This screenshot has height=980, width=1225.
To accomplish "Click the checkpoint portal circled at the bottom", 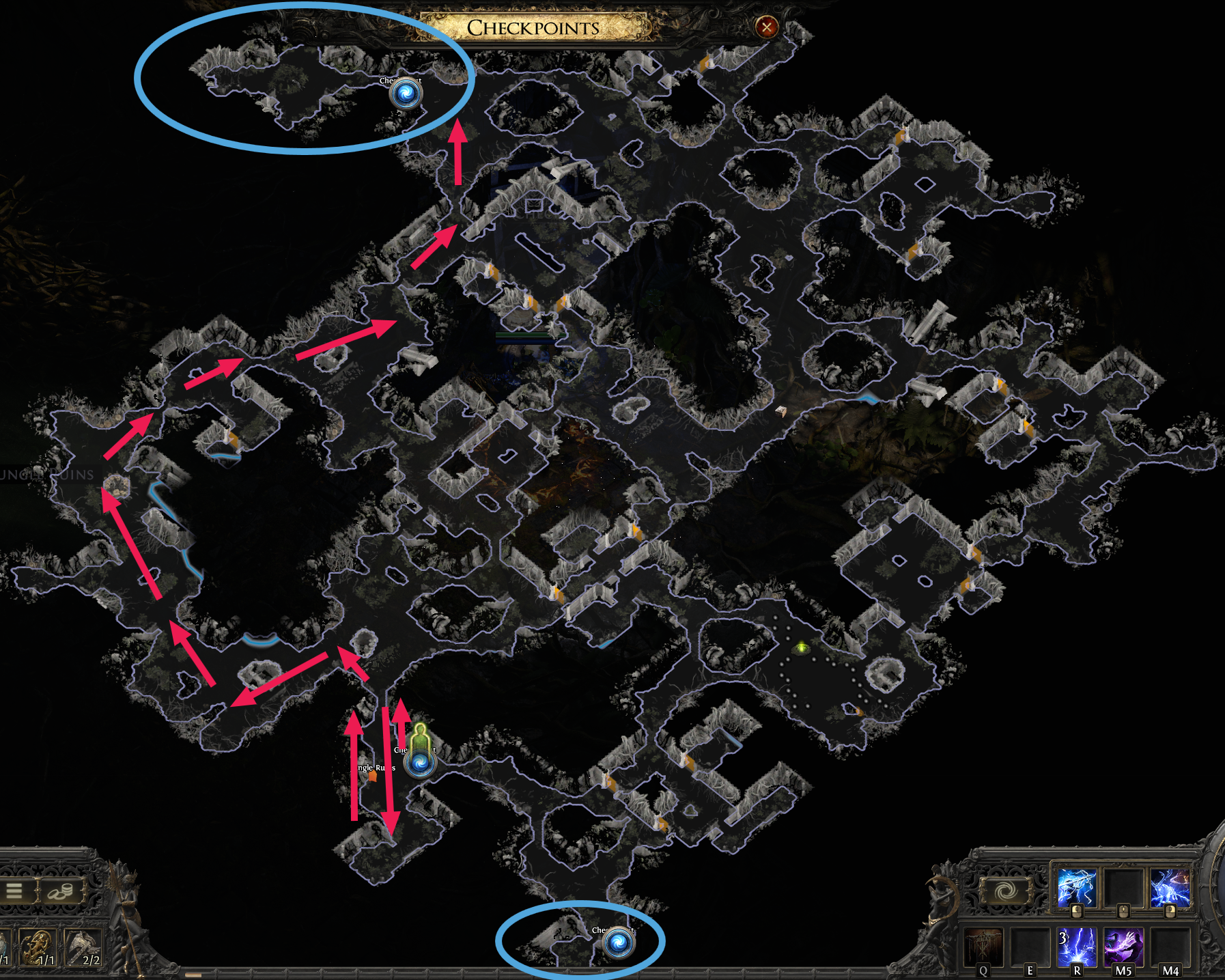I will pos(618,942).
